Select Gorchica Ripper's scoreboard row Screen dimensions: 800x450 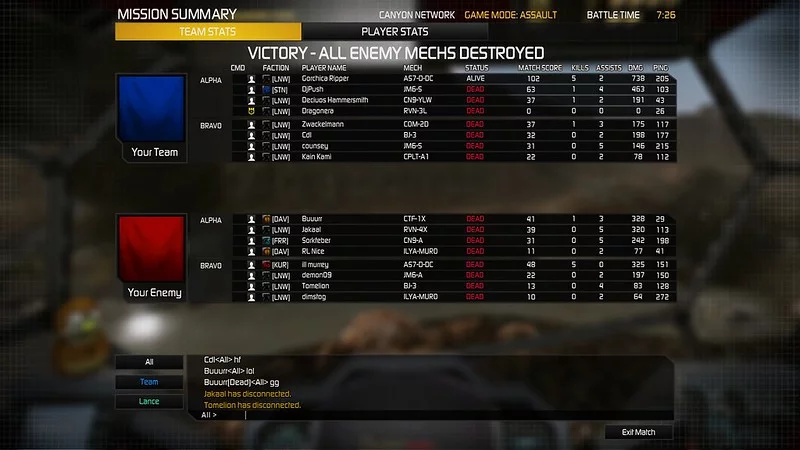tap(400, 78)
